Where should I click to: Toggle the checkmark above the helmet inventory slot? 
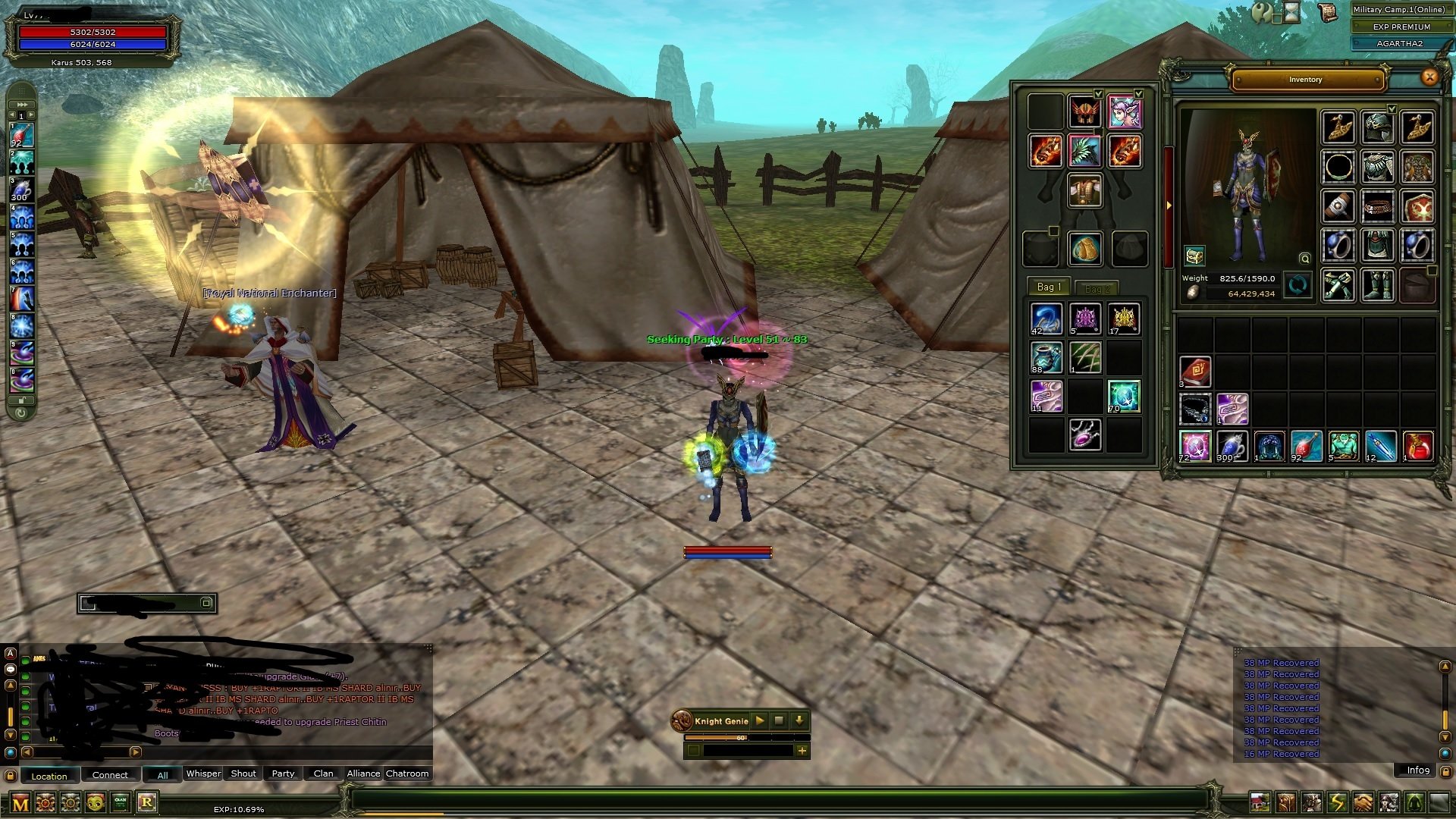[x=1098, y=93]
